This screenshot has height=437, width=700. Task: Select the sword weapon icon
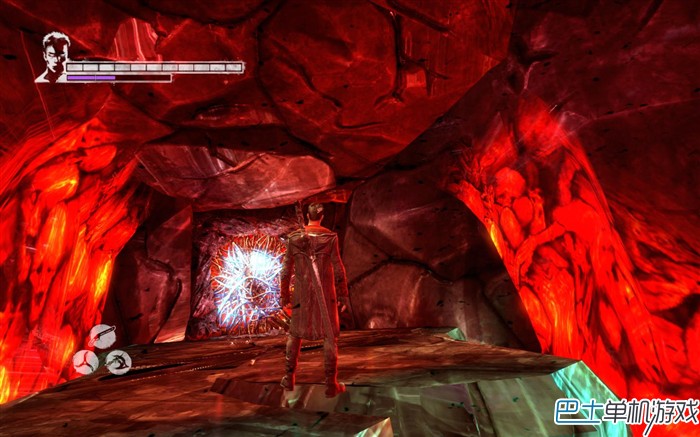pyautogui.click(x=103, y=336)
